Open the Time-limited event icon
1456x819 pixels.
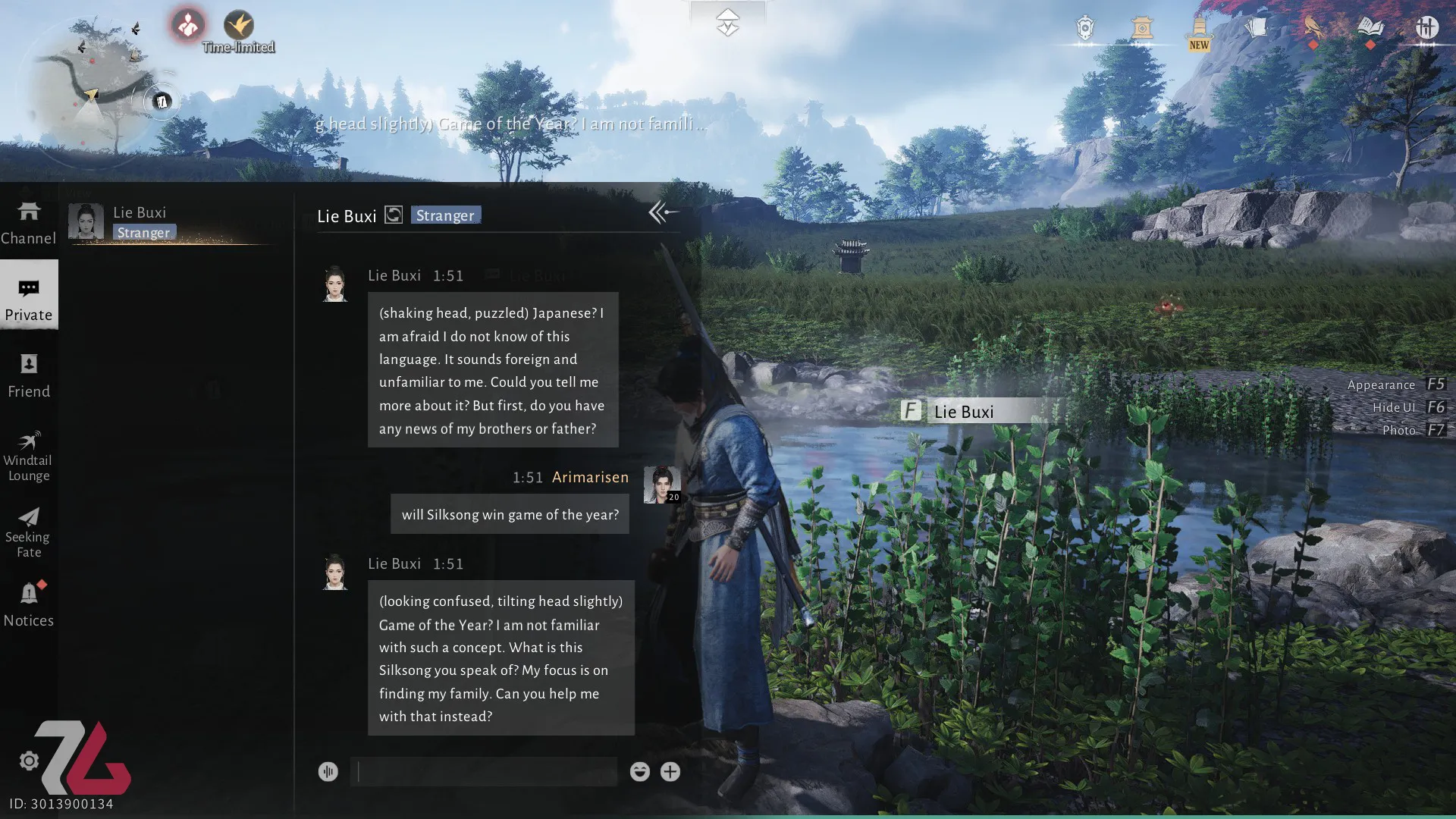(x=239, y=27)
